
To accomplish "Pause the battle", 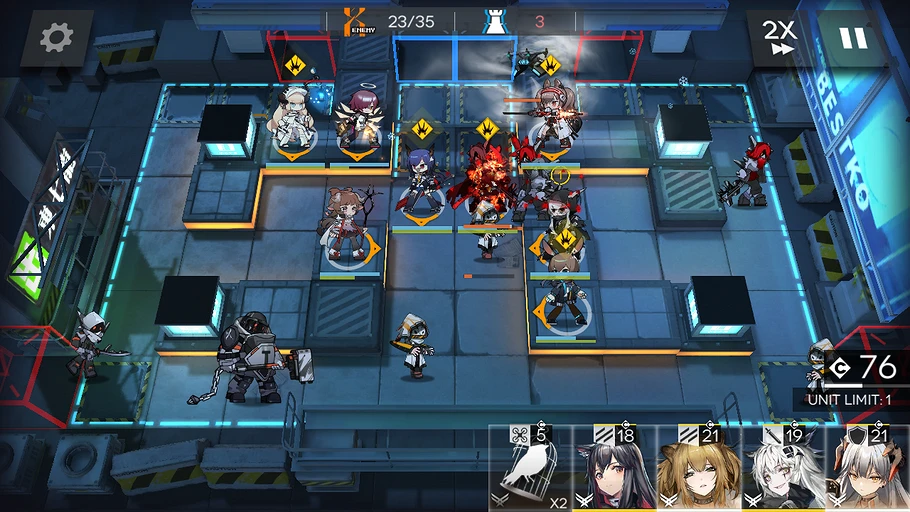I will click(852, 38).
